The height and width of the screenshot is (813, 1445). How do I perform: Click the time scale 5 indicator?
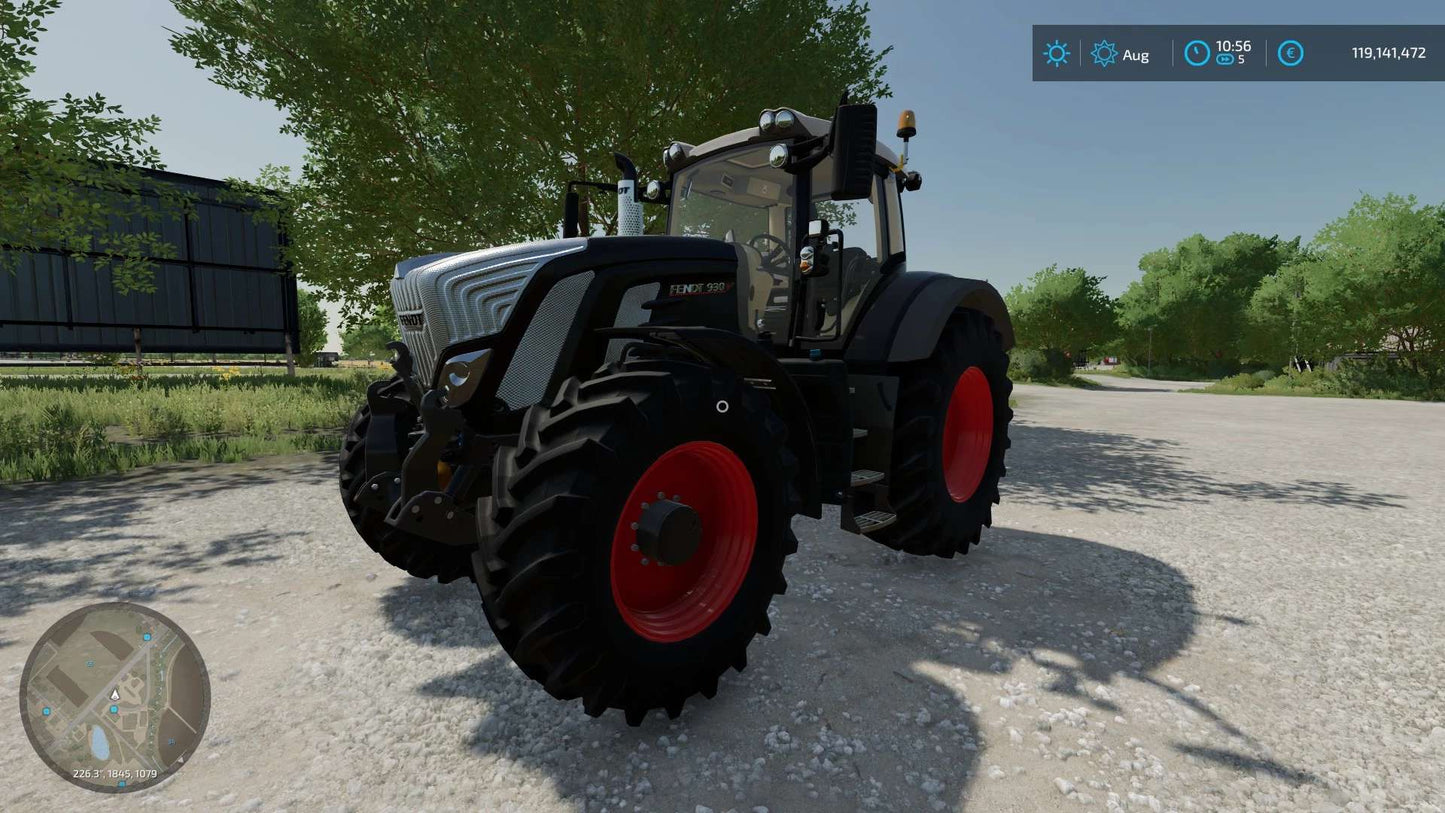[x=1240, y=60]
